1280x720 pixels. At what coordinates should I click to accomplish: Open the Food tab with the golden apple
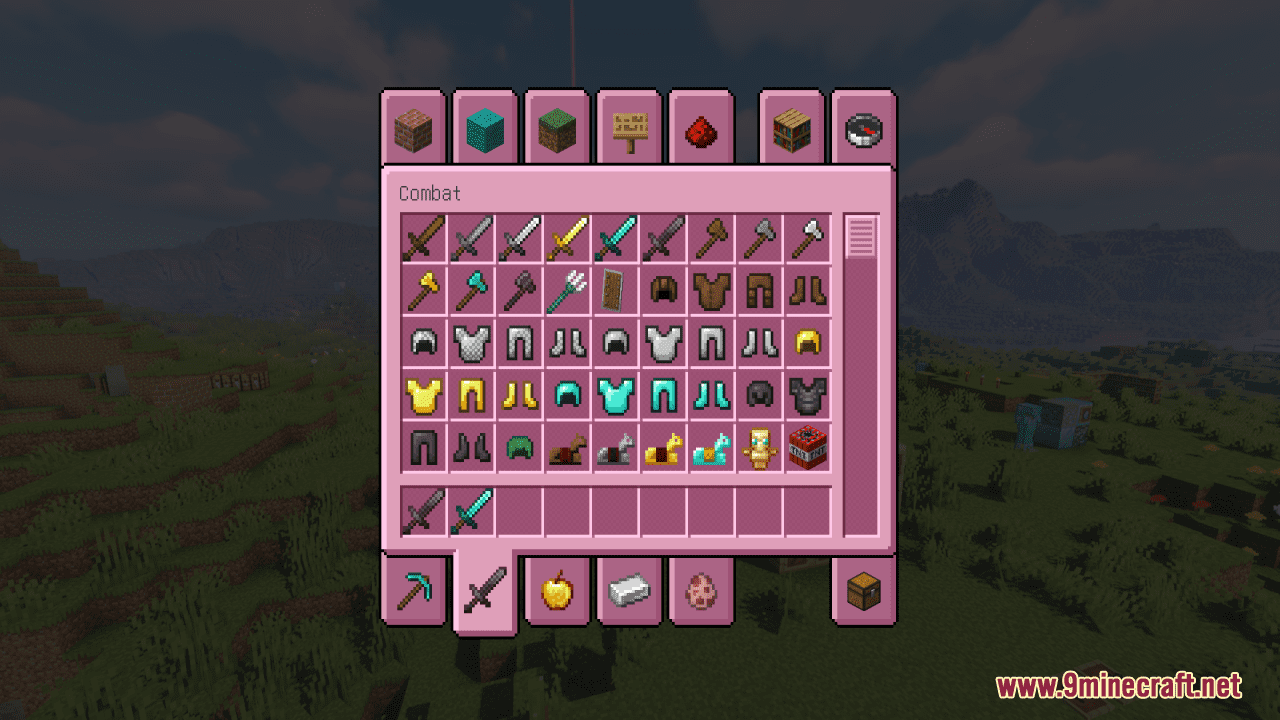(557, 590)
